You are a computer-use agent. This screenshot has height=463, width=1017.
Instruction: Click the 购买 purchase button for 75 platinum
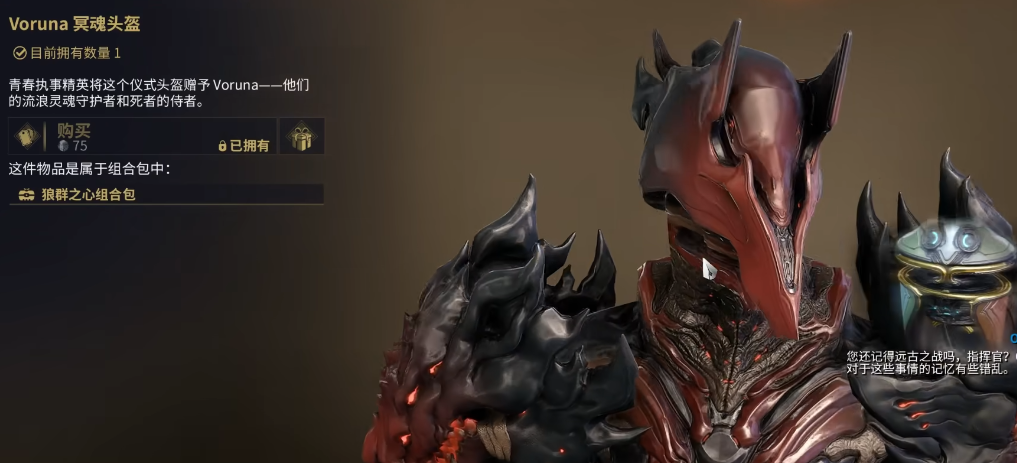click(x=140, y=136)
